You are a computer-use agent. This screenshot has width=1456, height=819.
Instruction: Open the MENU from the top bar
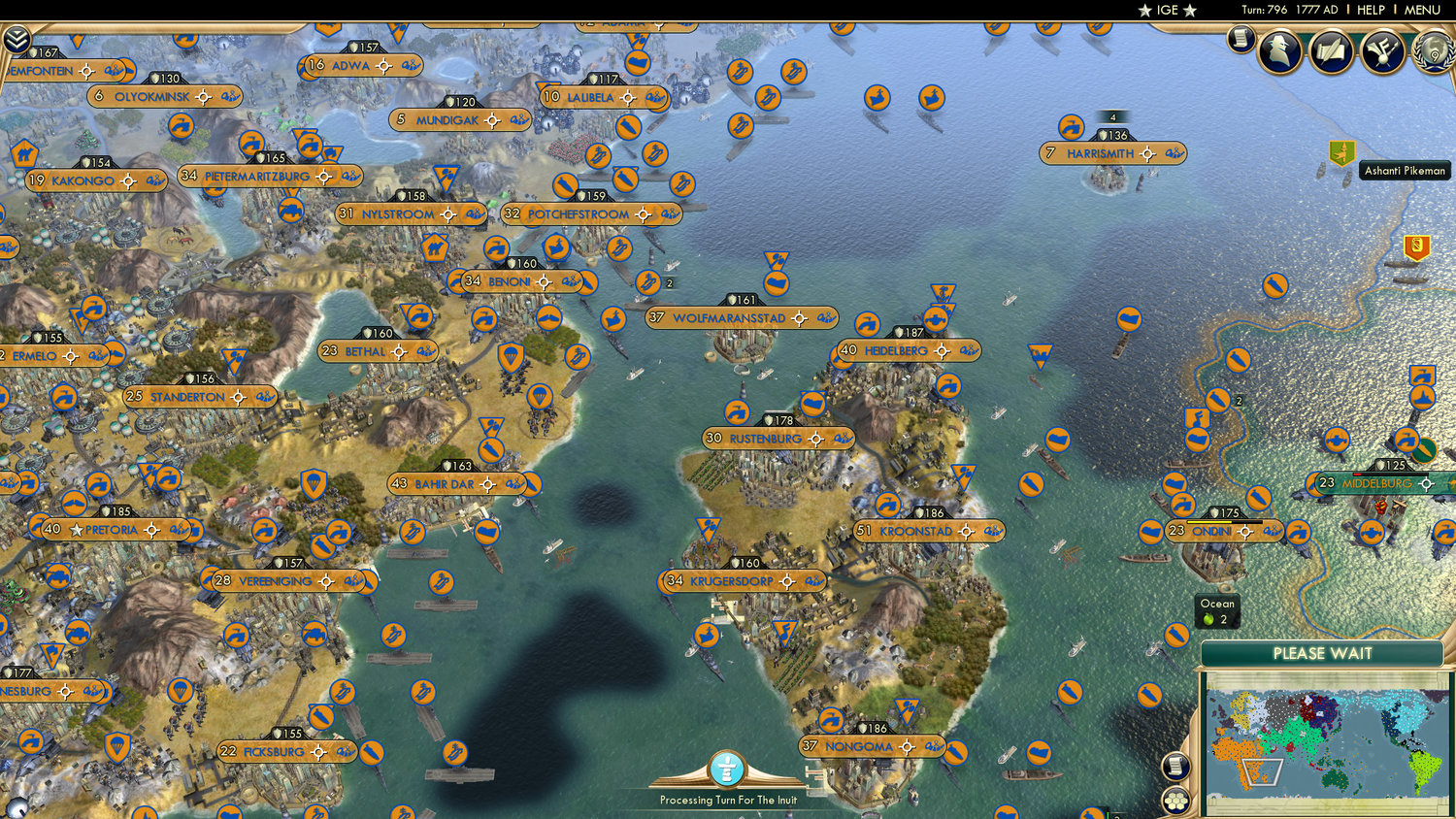(x=1421, y=11)
